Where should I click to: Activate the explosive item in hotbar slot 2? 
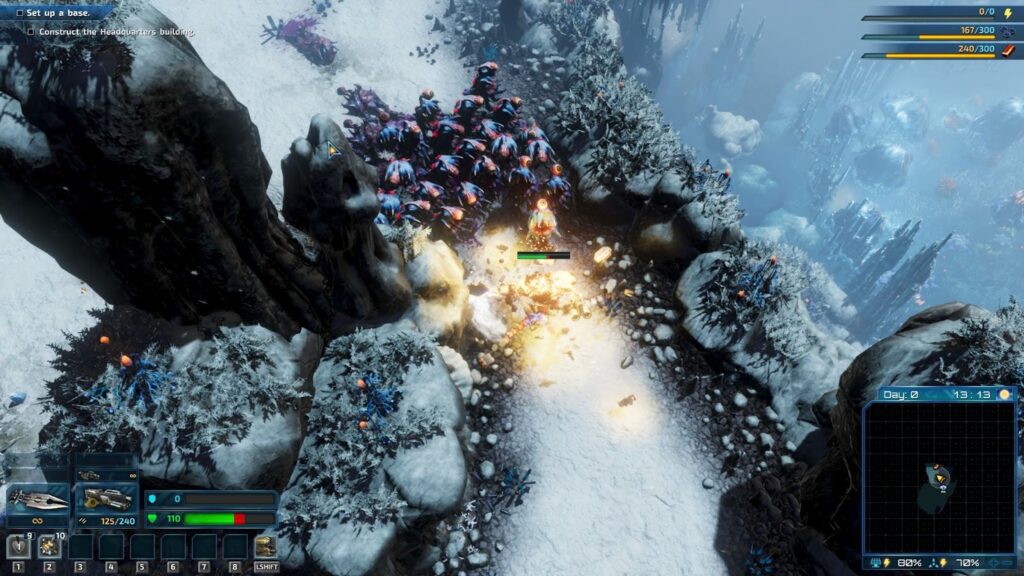(49, 546)
